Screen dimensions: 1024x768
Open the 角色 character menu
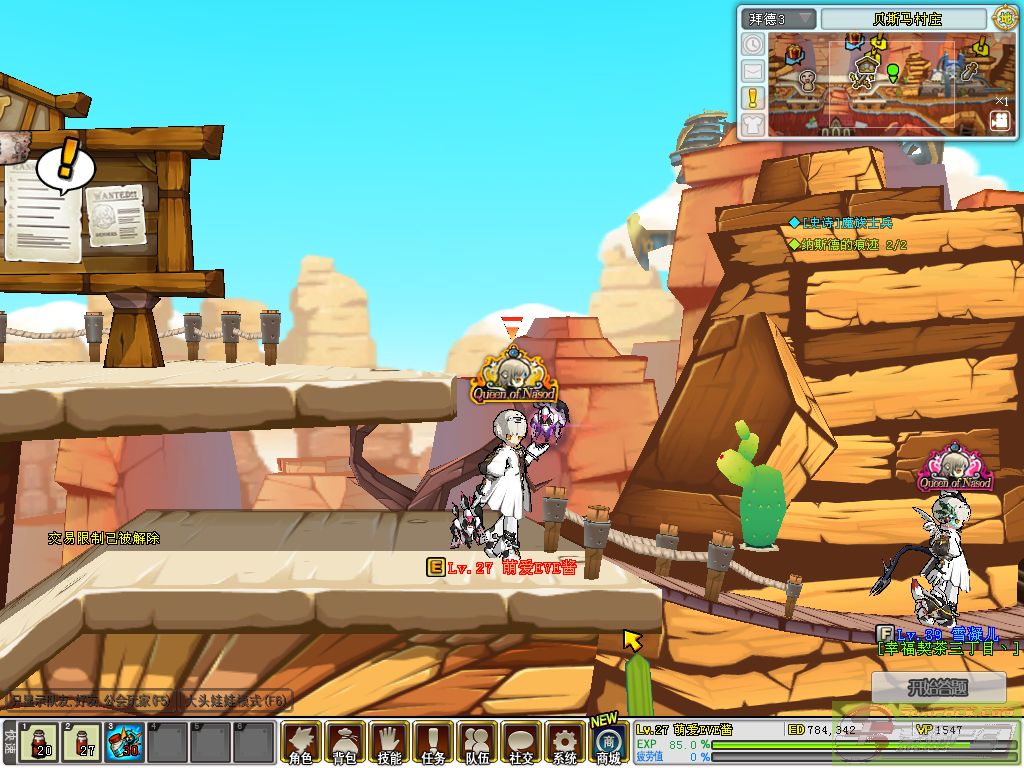300,743
